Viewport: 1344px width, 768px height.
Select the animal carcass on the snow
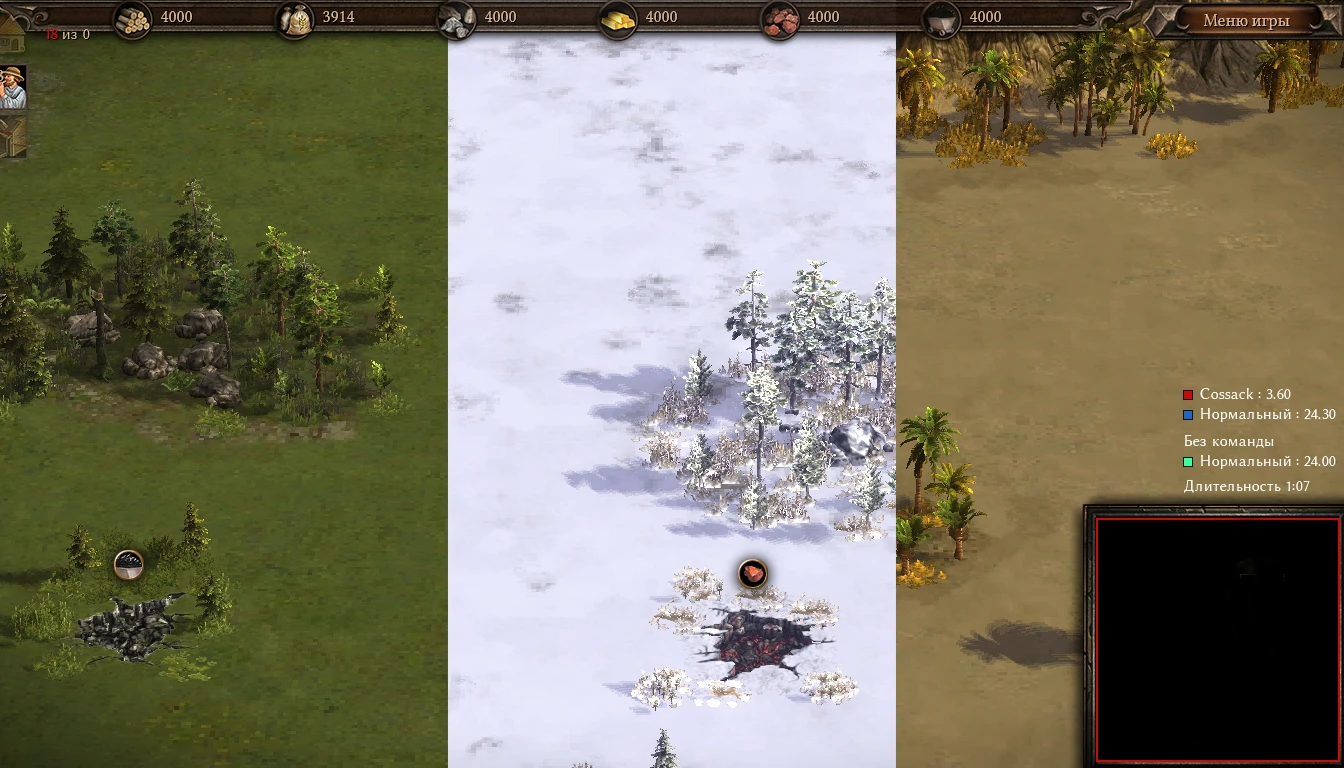(755, 638)
